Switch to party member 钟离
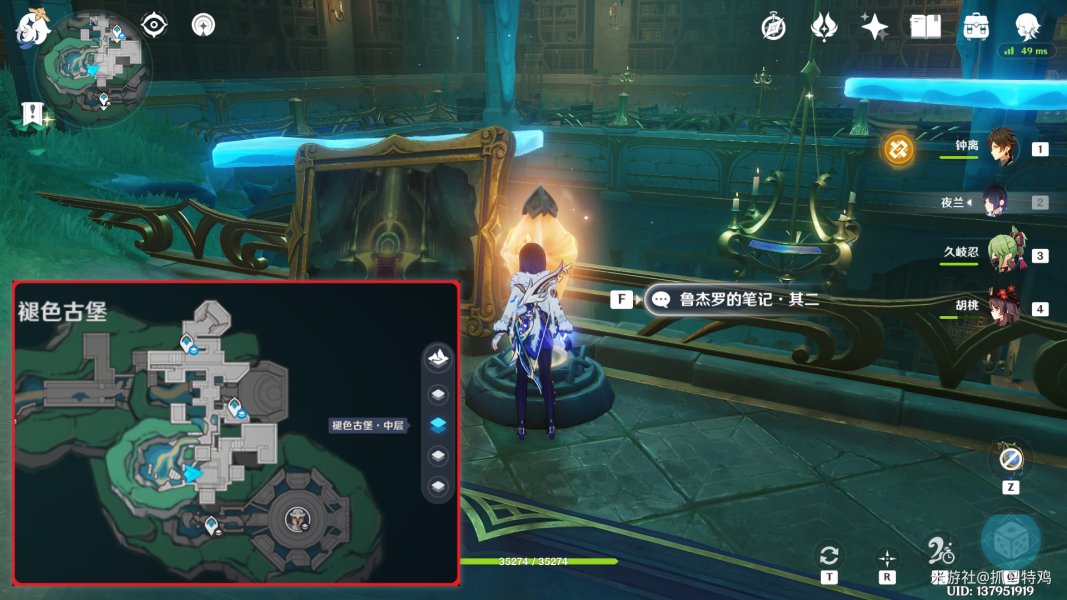The width and height of the screenshot is (1067, 600). tap(1001, 147)
